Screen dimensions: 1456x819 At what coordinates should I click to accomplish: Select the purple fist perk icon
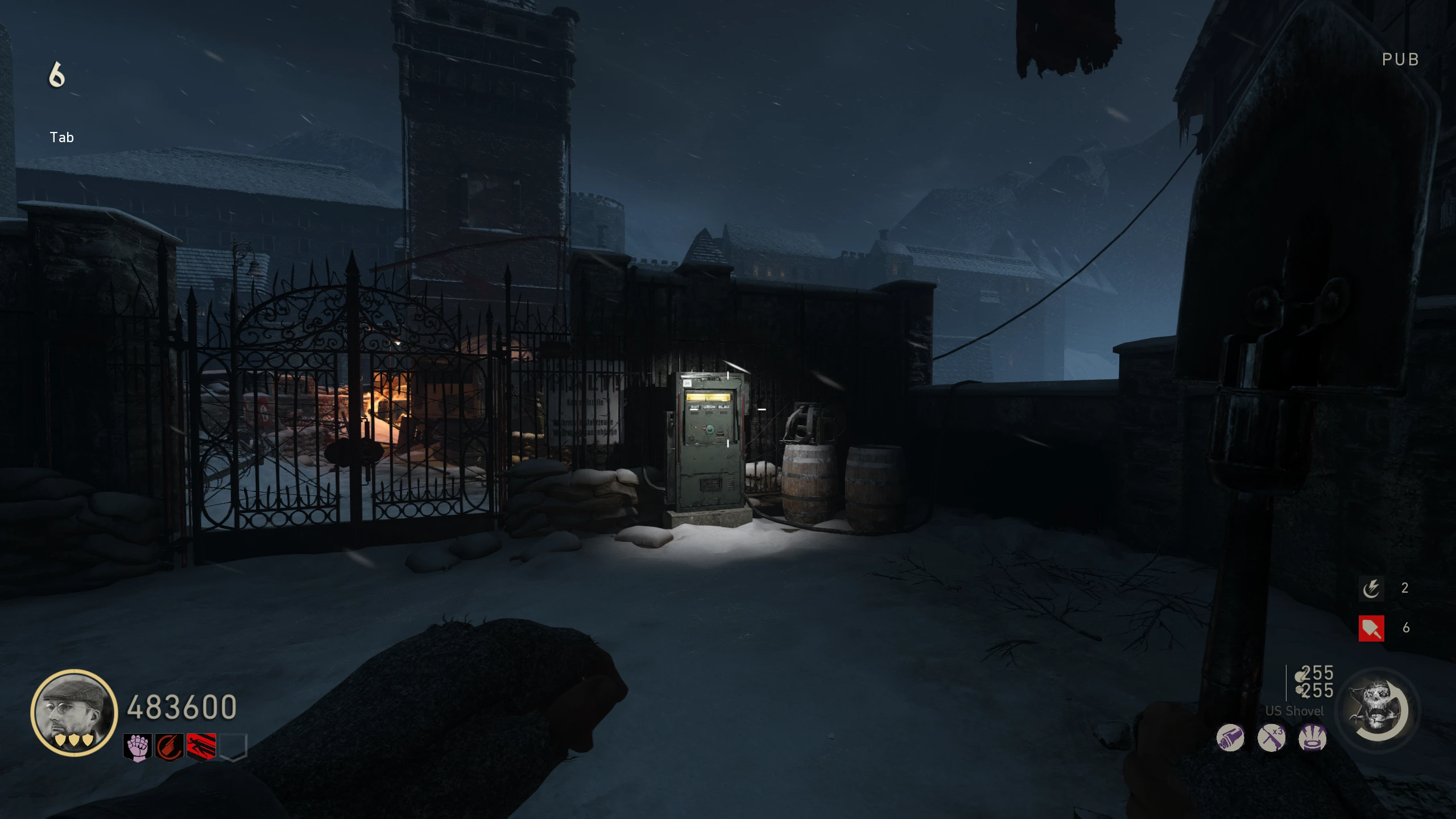(138, 747)
